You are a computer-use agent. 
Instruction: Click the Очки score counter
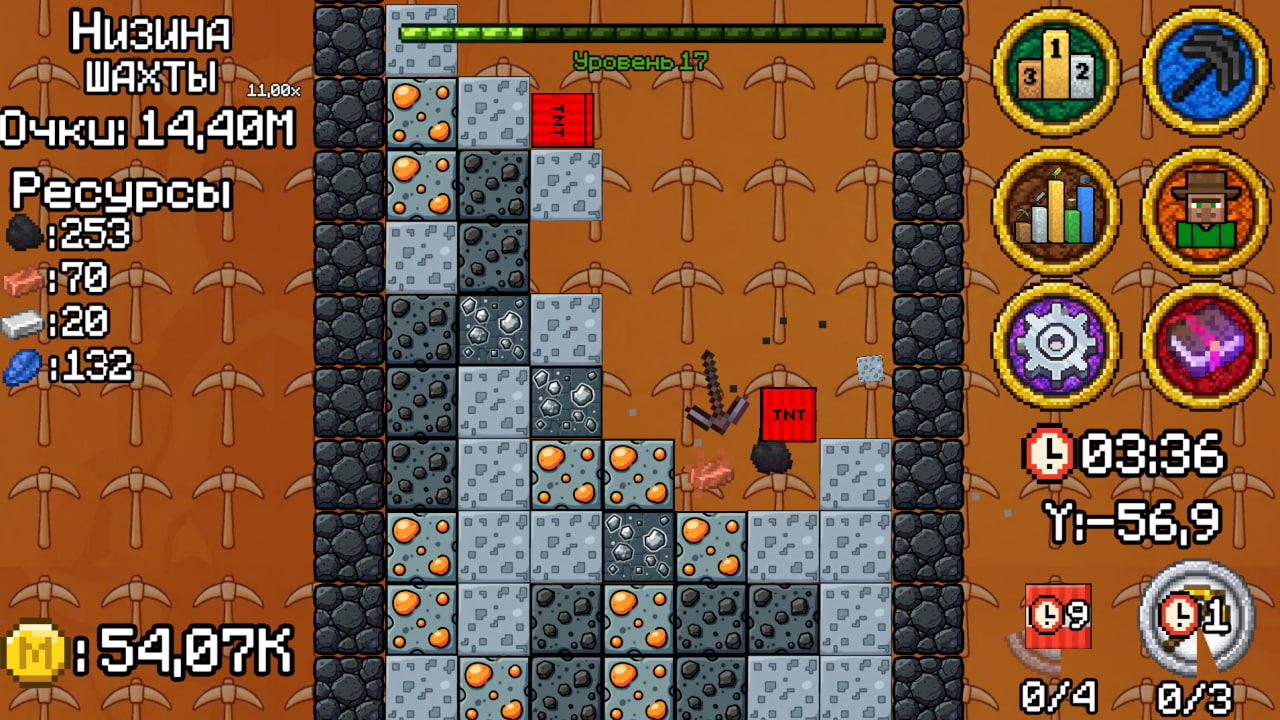(145, 128)
